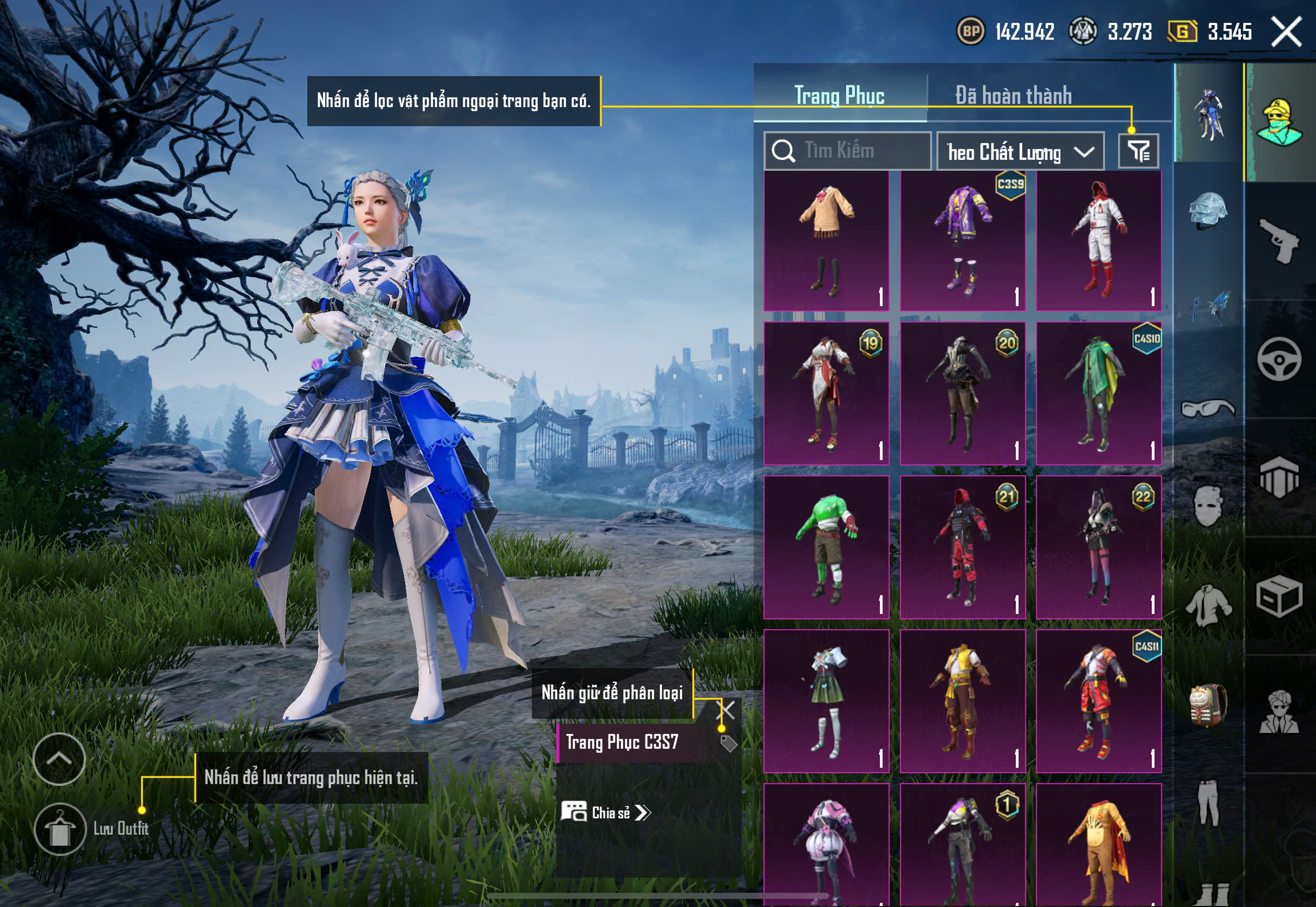Pick the green cloak outfit tagged C4S10
Viewport: 1316px width, 907px height.
1098,393
